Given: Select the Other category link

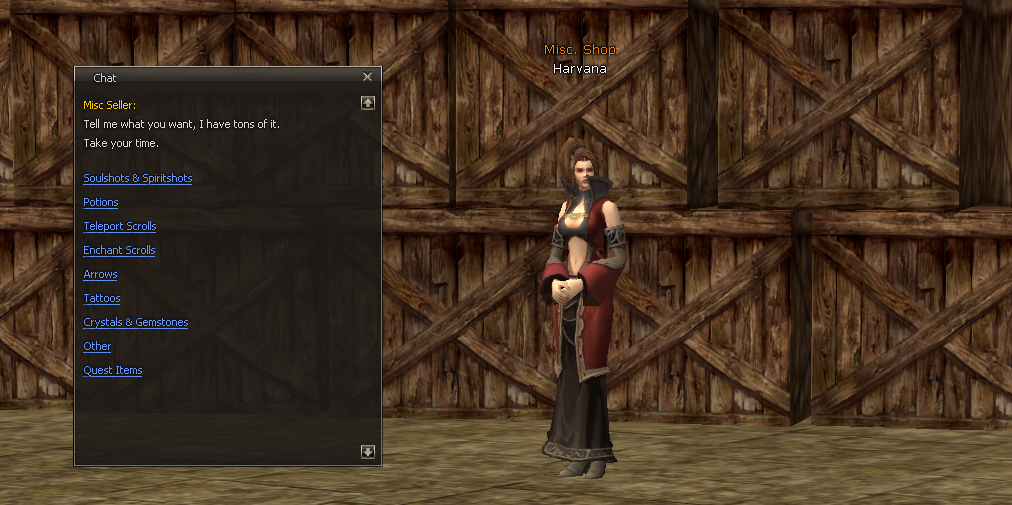Looking at the screenshot, I should [97, 346].
